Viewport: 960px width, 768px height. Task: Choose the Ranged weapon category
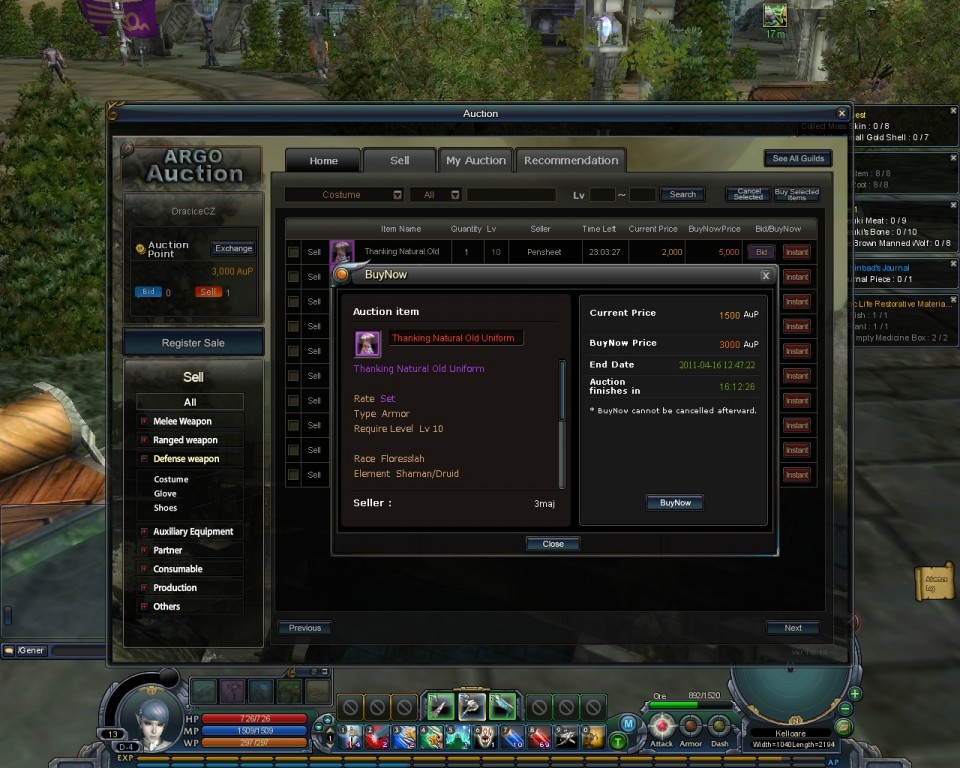coord(185,440)
